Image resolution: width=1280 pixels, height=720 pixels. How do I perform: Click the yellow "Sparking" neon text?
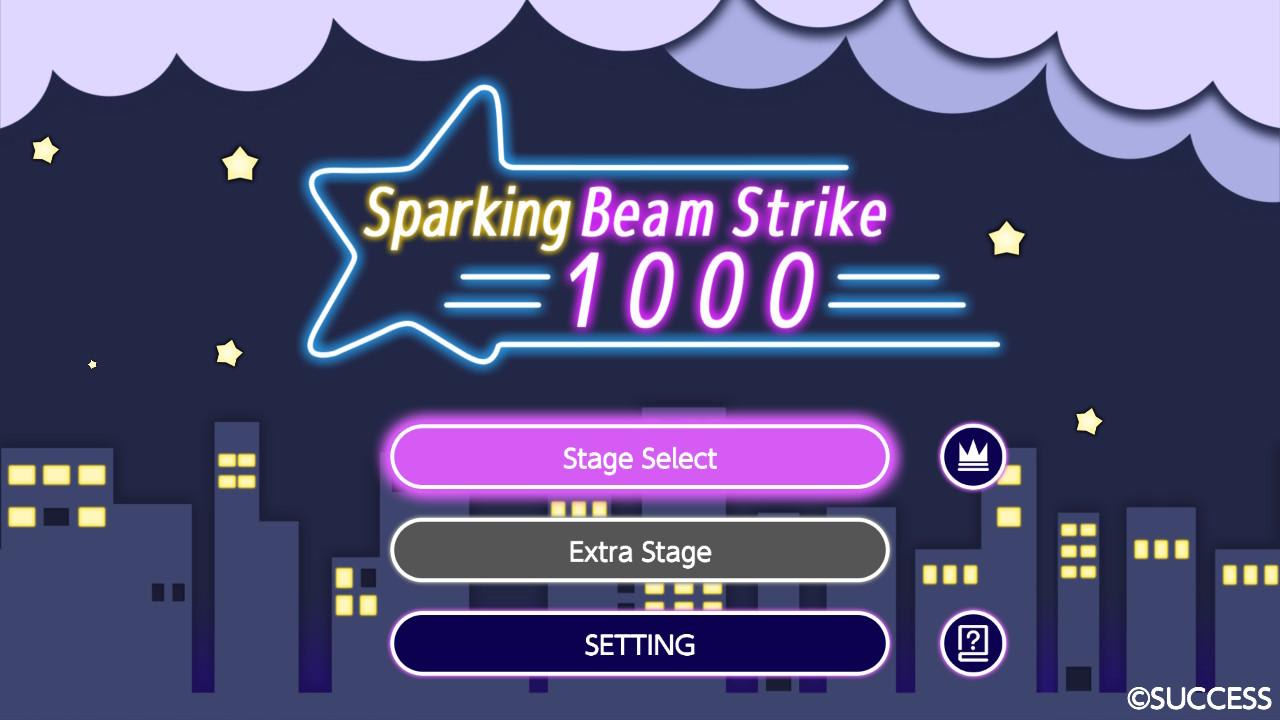click(x=466, y=210)
